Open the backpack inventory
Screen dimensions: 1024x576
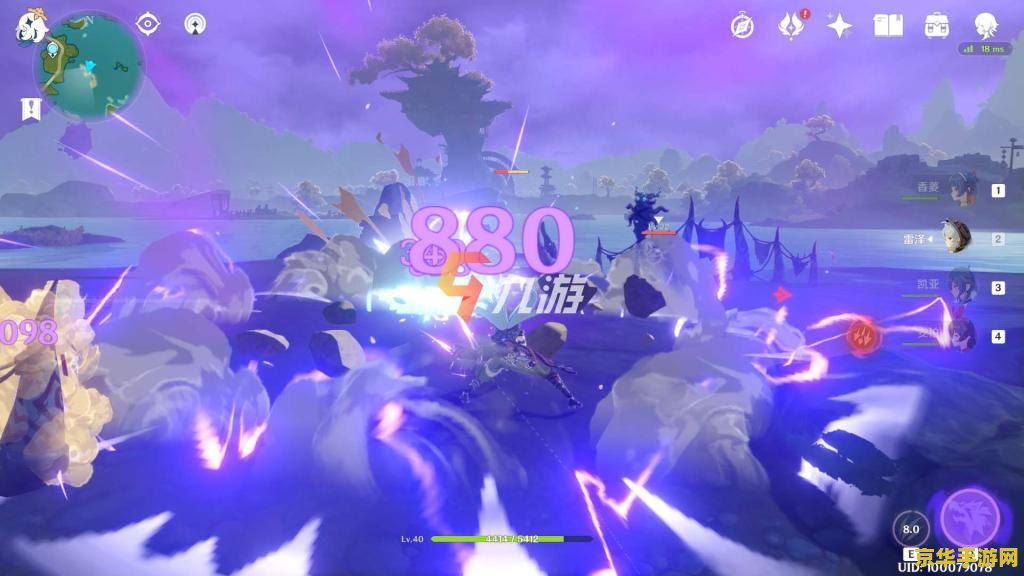(x=937, y=26)
